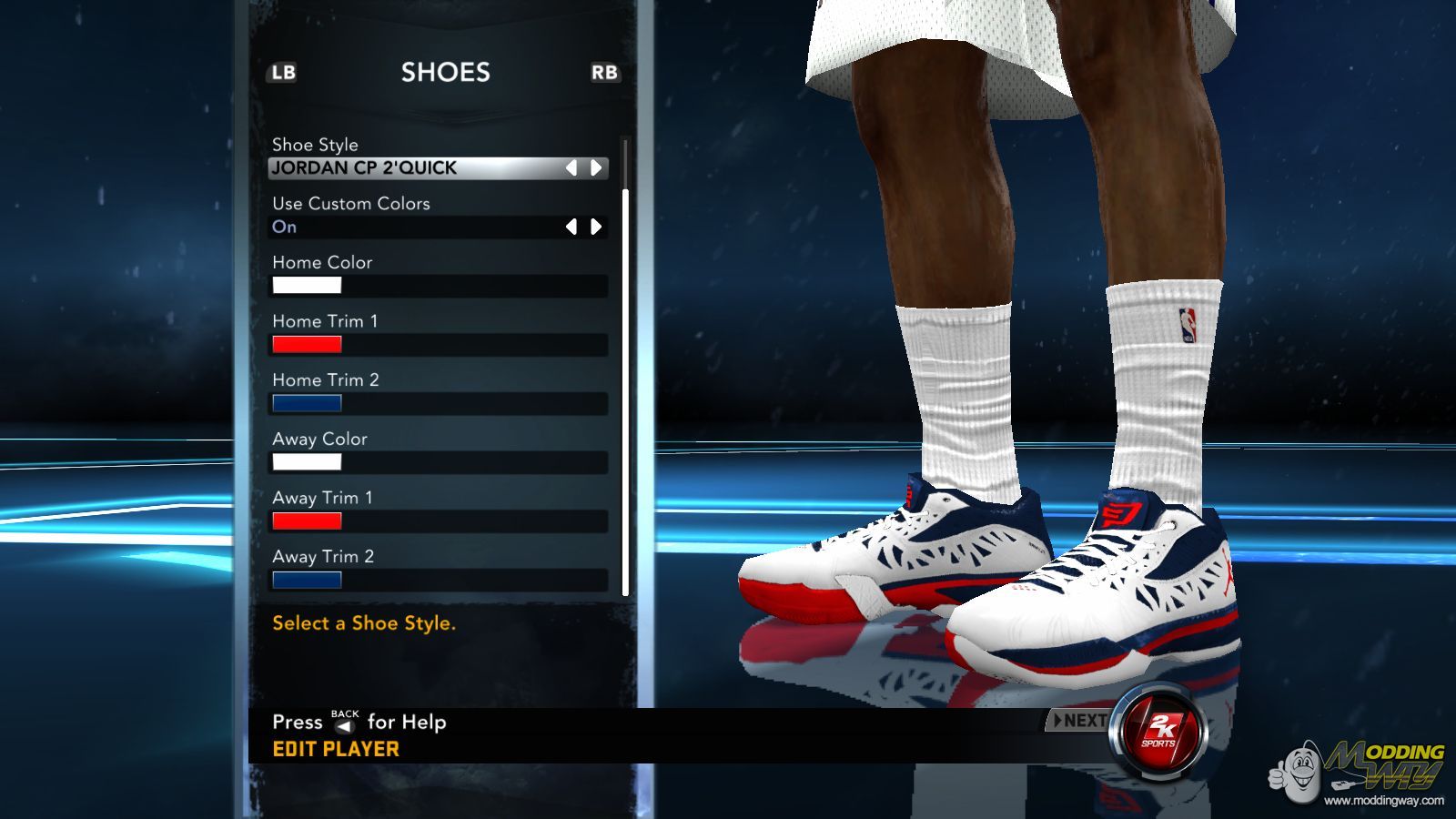Image resolution: width=1456 pixels, height=819 pixels.
Task: Change the navy Home Trim 2 swatch
Action: coord(307,403)
